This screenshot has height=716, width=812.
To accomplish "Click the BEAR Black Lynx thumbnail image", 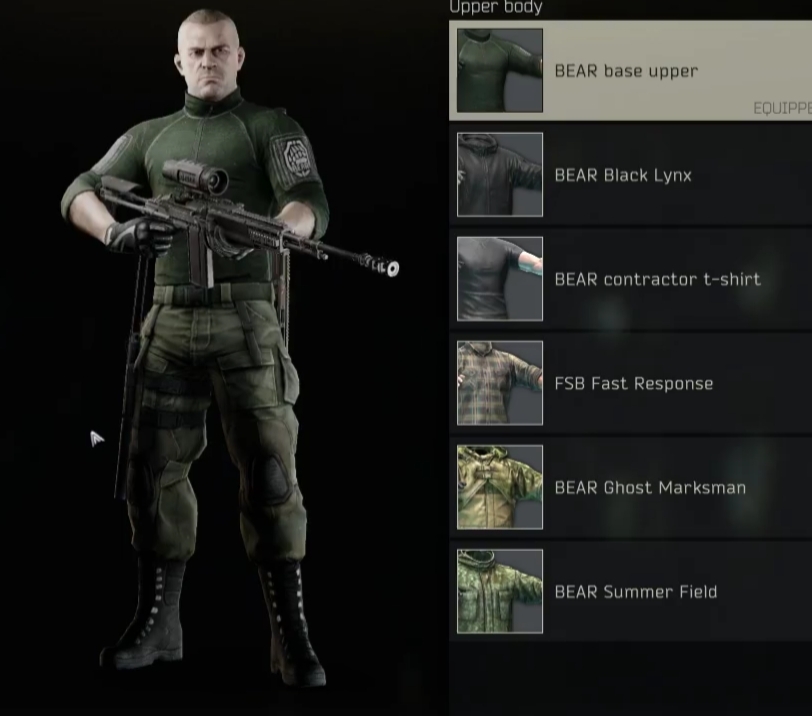I will tap(500, 175).
